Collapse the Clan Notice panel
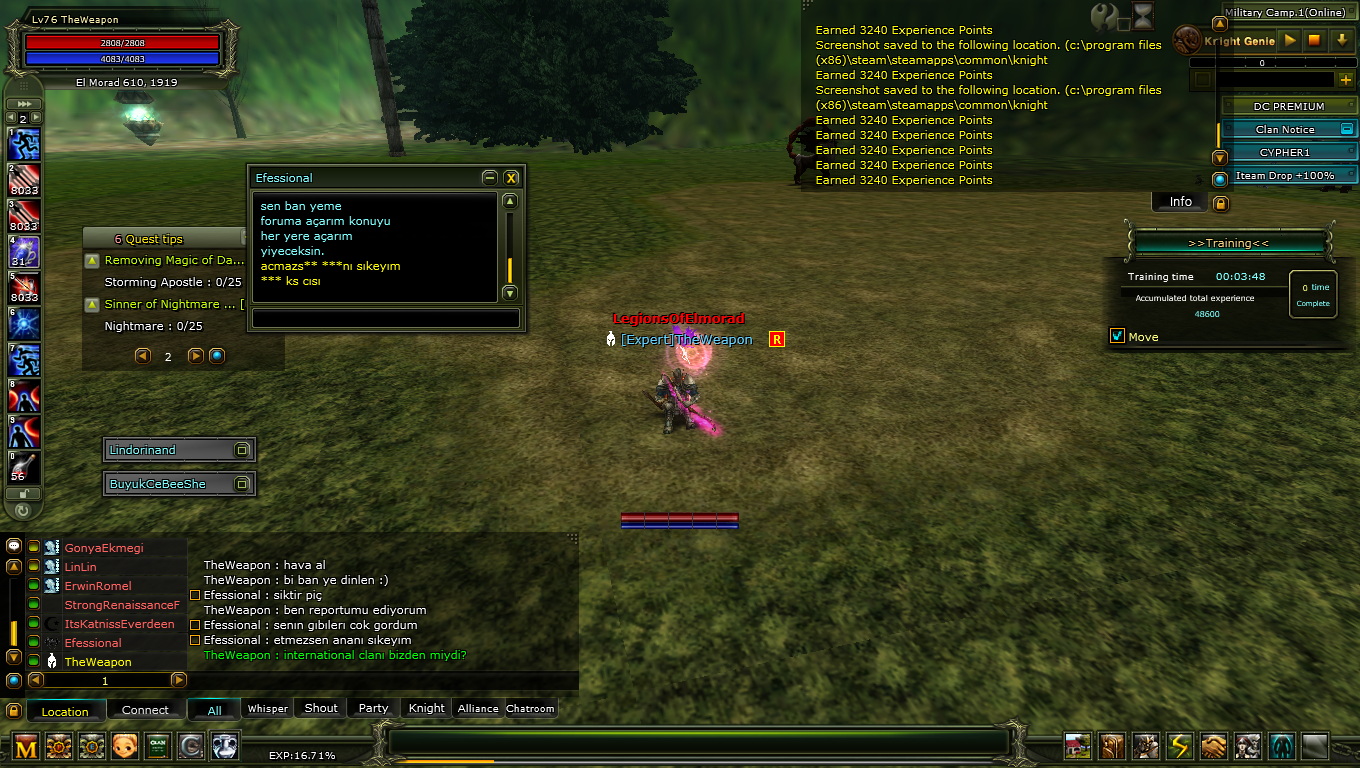 click(1347, 129)
